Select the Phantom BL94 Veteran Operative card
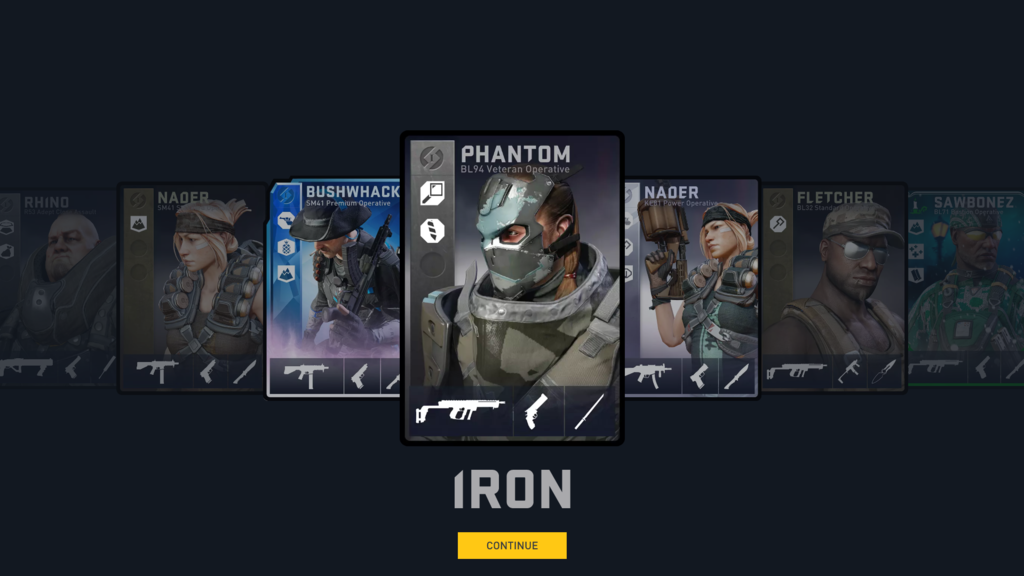 [512, 280]
